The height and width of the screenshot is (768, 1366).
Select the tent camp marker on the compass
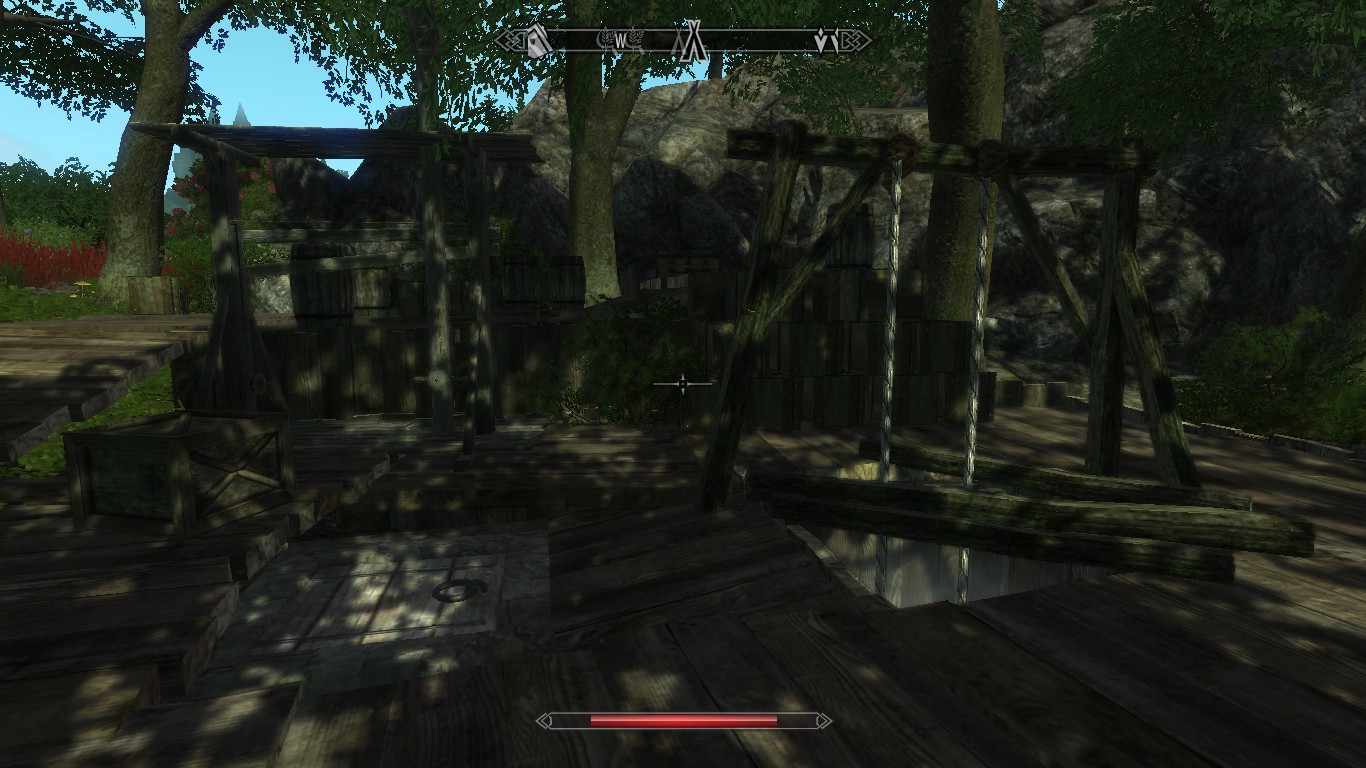(692, 41)
